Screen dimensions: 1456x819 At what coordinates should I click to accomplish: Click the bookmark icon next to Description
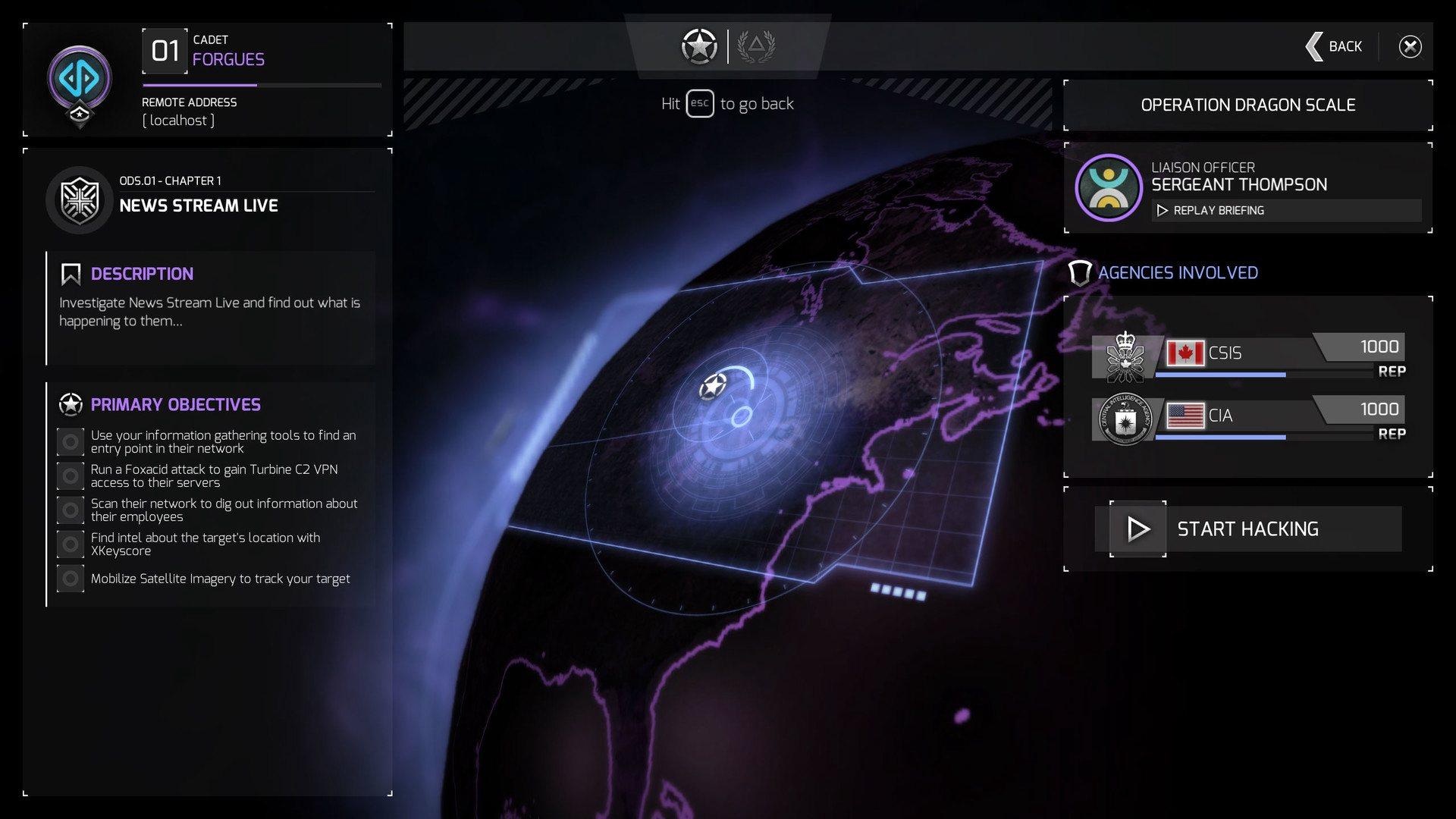[71, 273]
